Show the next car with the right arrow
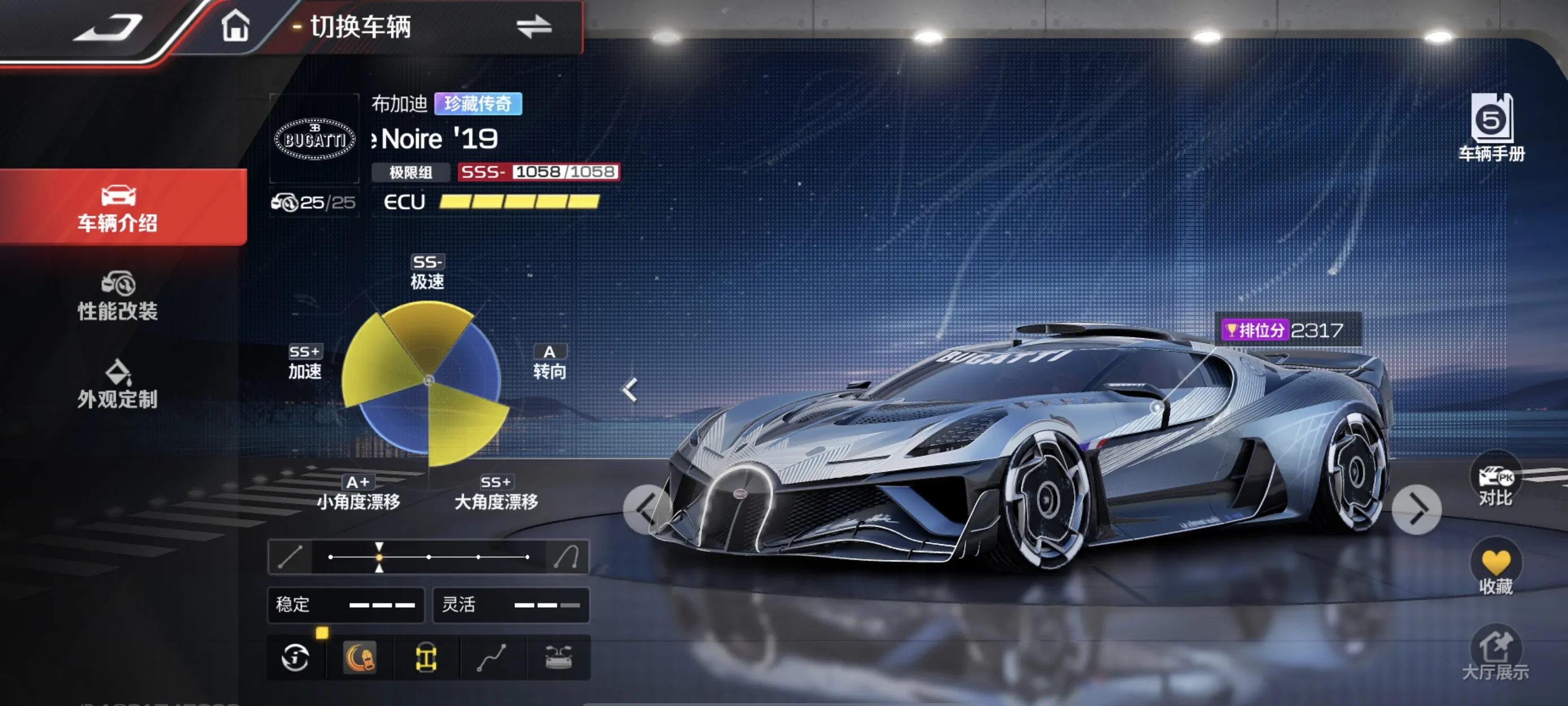 click(1416, 509)
